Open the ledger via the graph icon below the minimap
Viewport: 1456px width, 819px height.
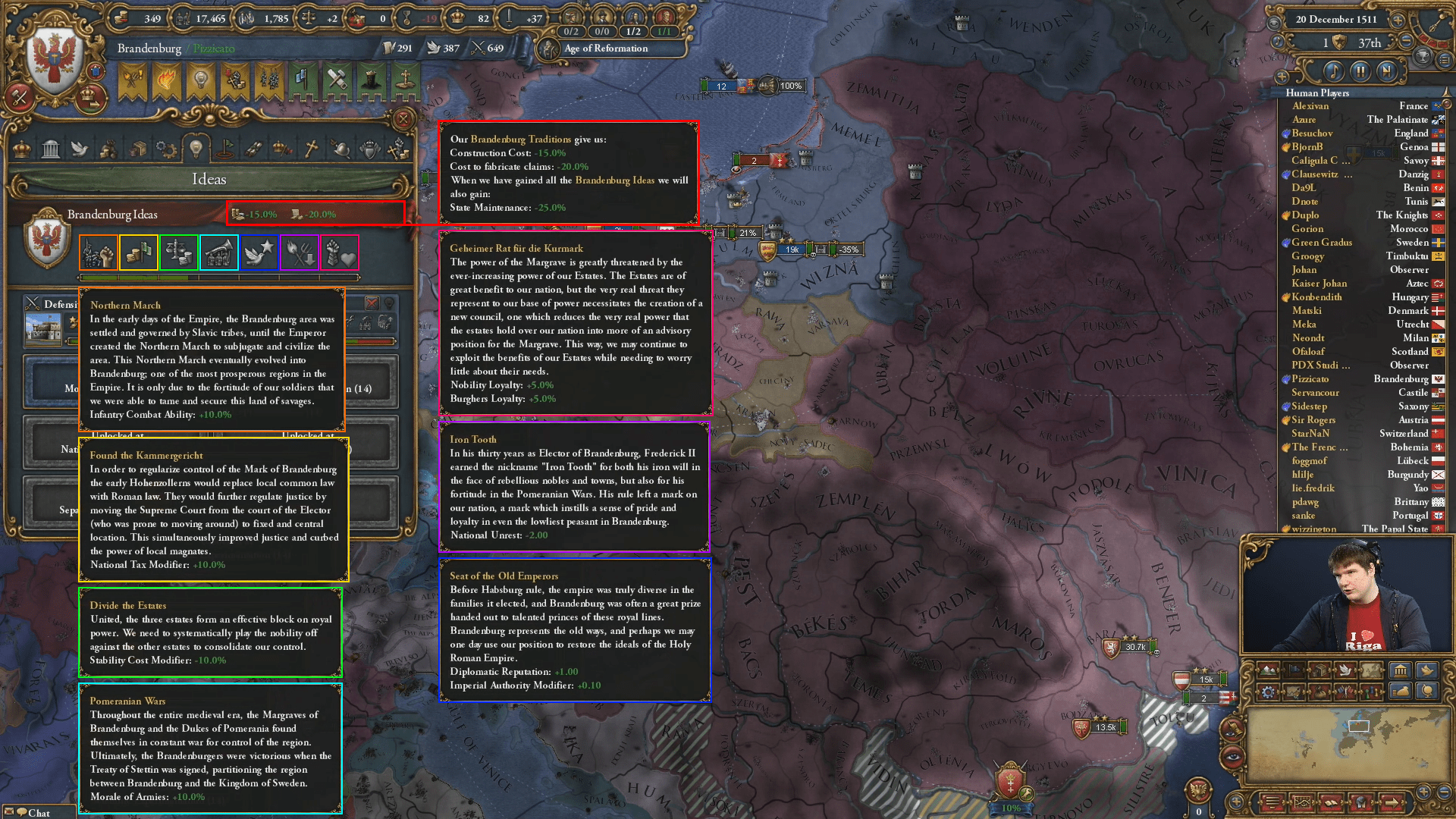[x=1302, y=802]
